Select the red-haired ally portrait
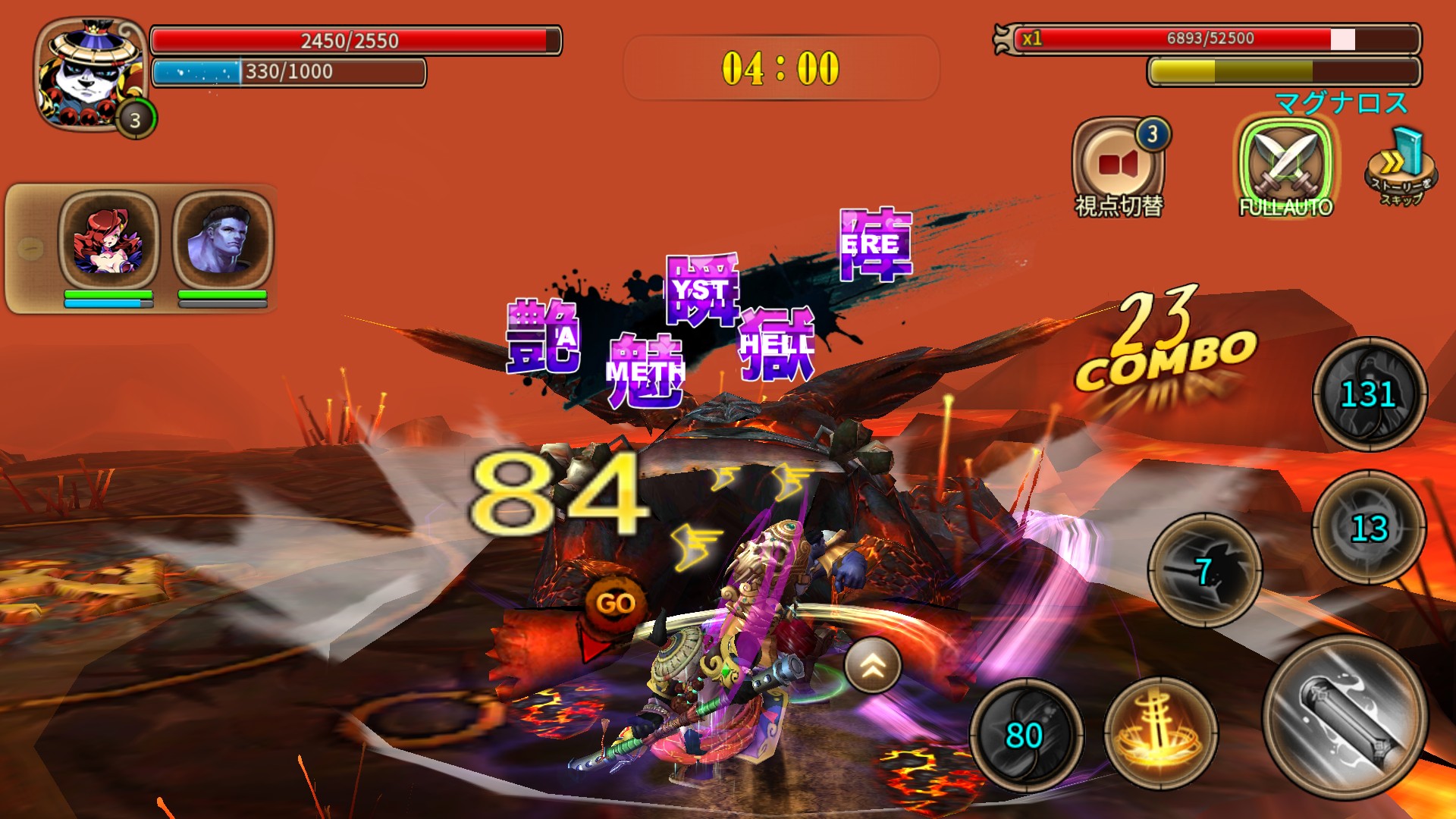1456x819 pixels. [108, 240]
